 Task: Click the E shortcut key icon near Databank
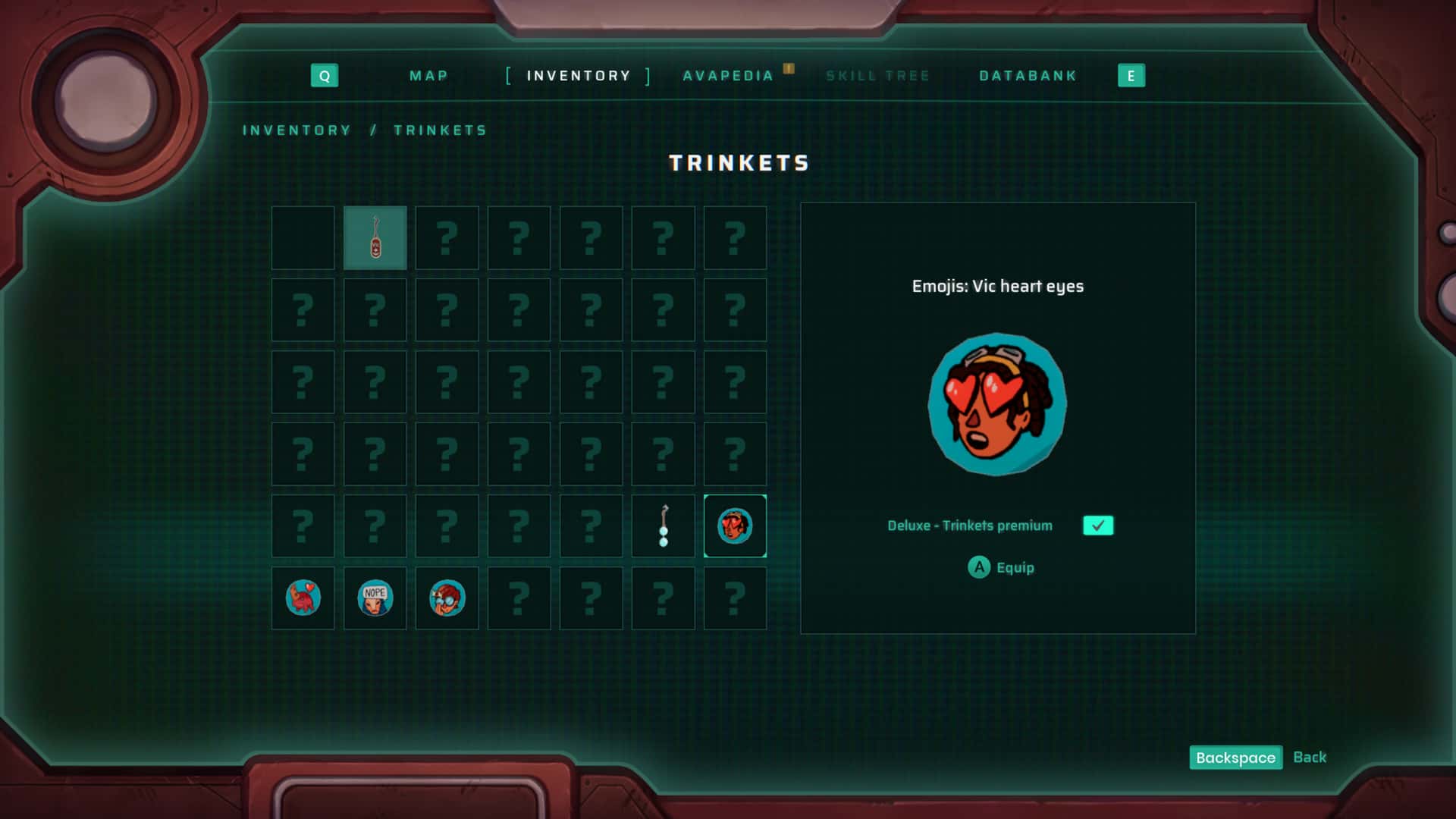pyautogui.click(x=1131, y=75)
